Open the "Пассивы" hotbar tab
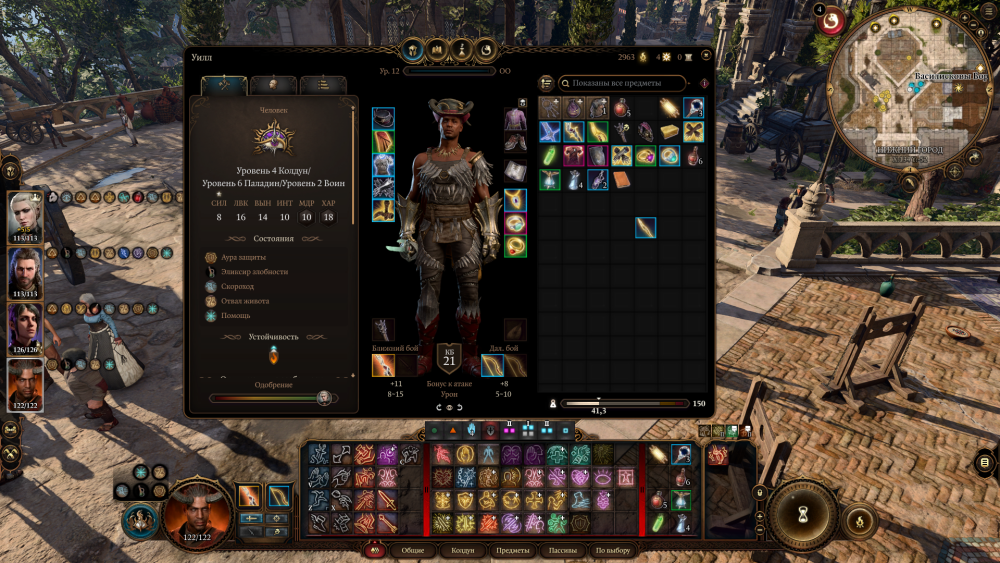 (x=561, y=551)
